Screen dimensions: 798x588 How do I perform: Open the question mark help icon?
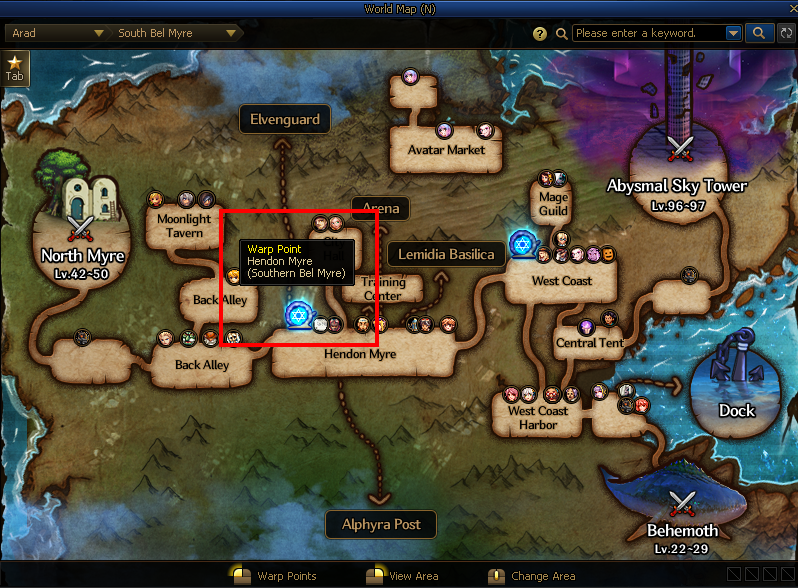pyautogui.click(x=541, y=33)
